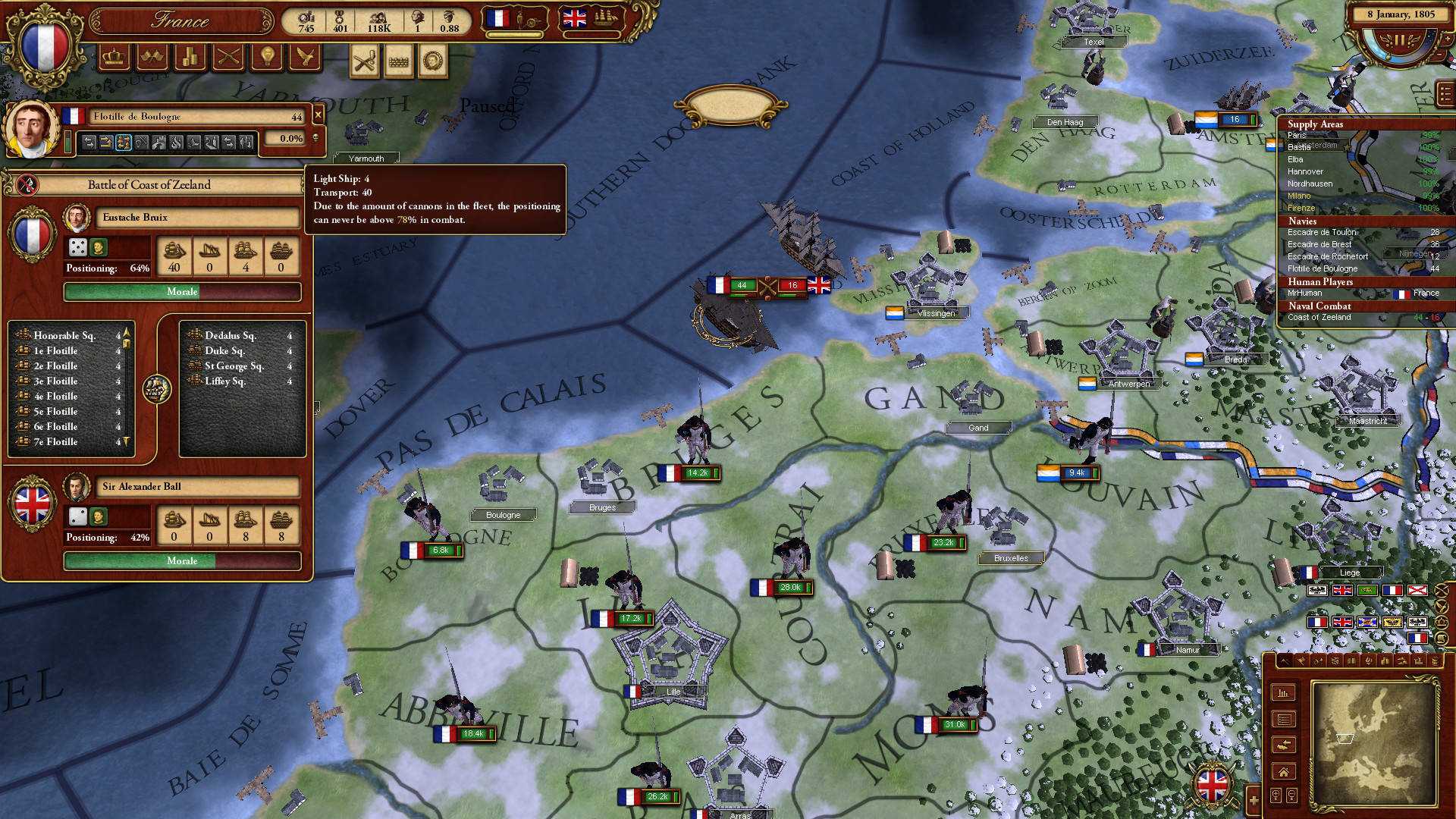
Task: Select the rightmost map mode tab on minimap panel
Action: click(1436, 661)
